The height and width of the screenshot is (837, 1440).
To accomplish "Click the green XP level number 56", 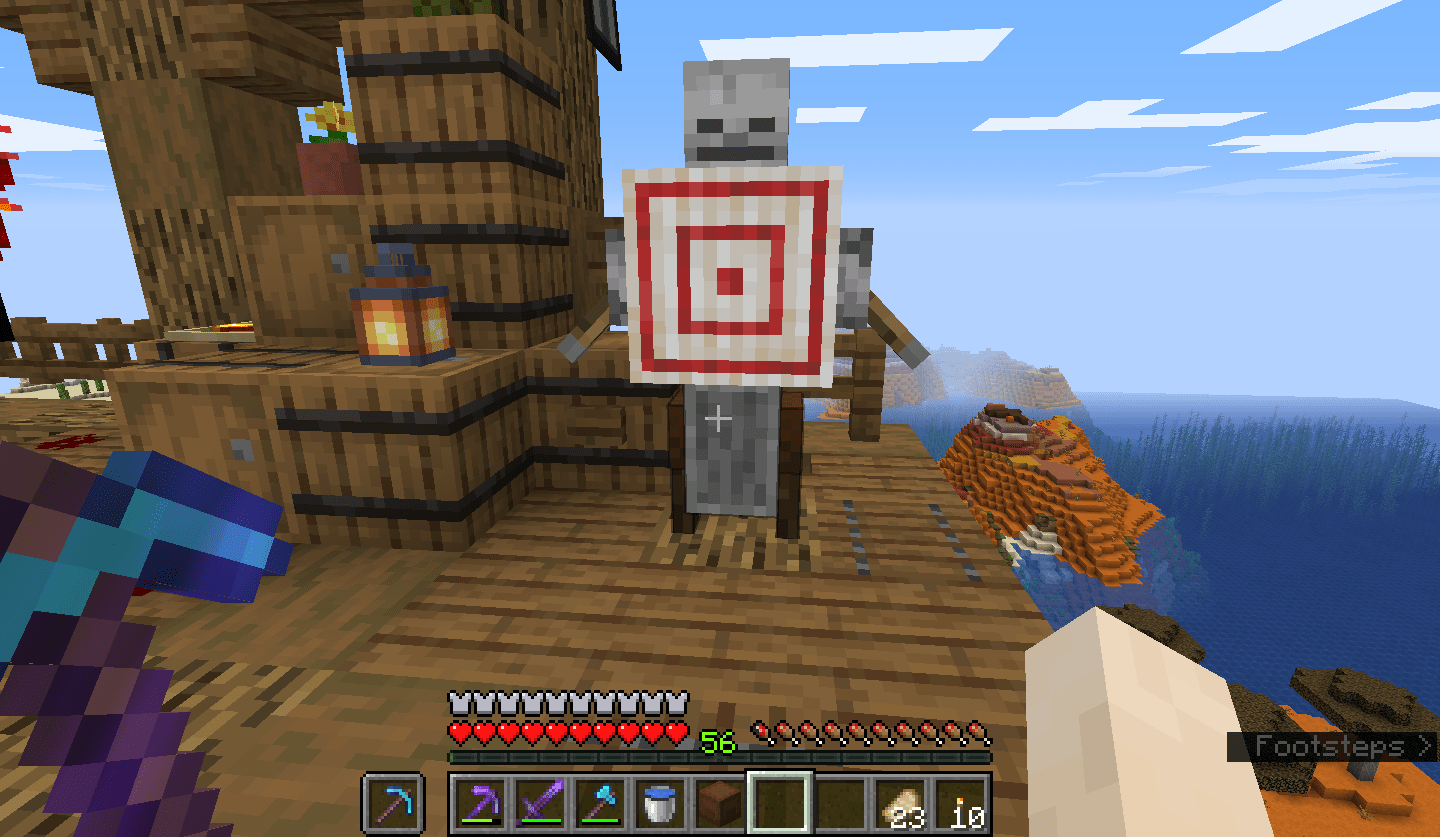I will click(x=716, y=740).
